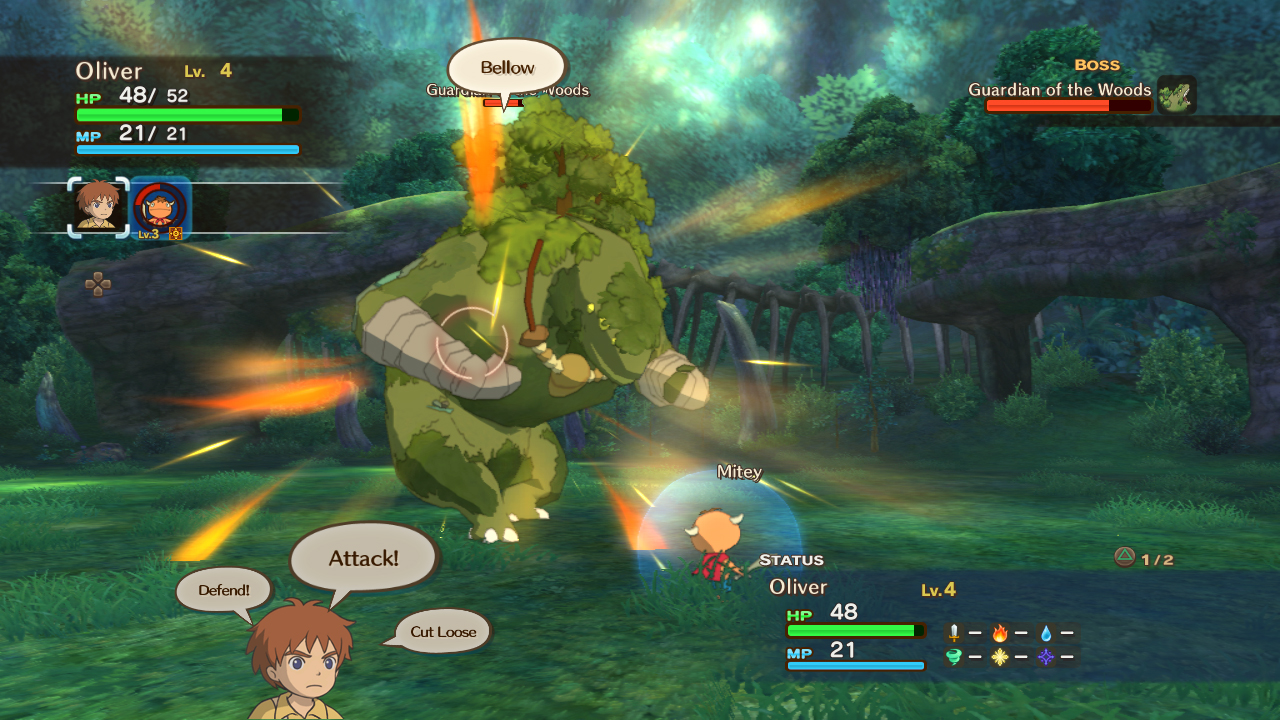Click the storm tornado element icon

pyautogui.click(x=953, y=658)
